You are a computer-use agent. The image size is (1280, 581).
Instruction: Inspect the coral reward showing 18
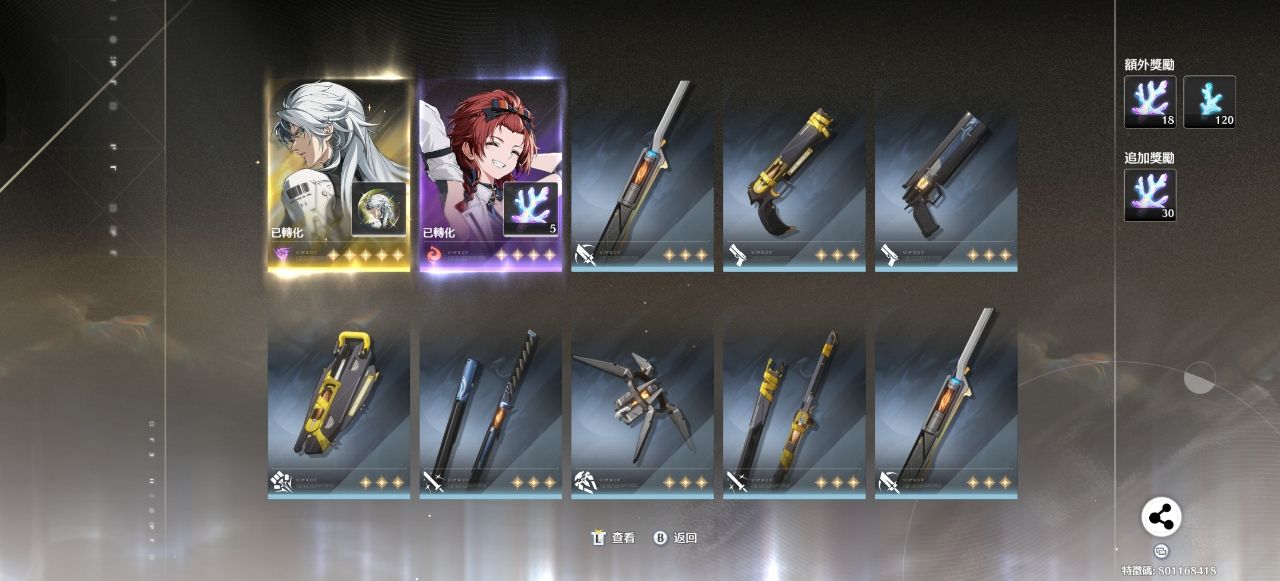coord(1150,102)
